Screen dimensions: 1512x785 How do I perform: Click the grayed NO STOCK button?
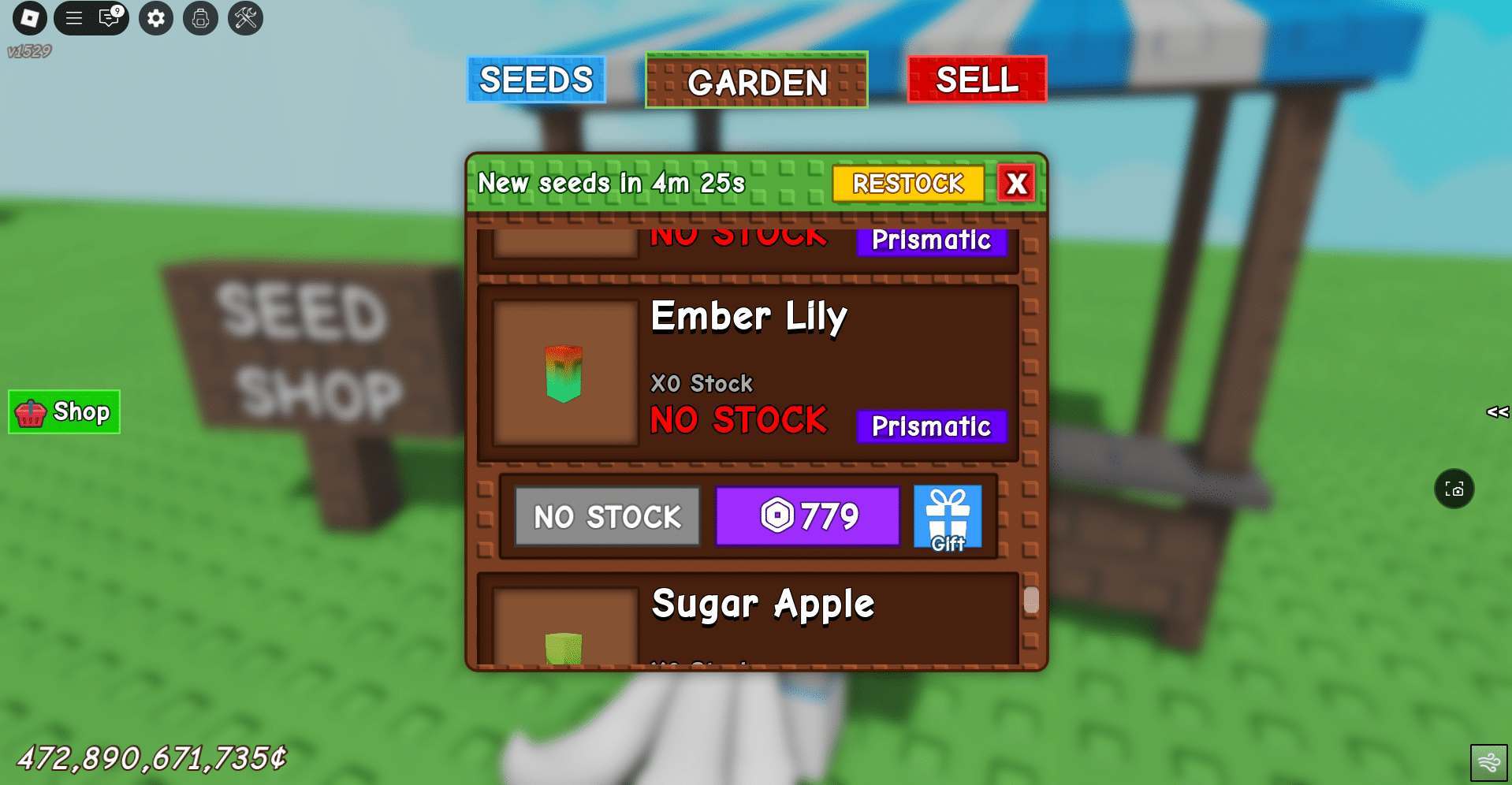[x=606, y=516]
